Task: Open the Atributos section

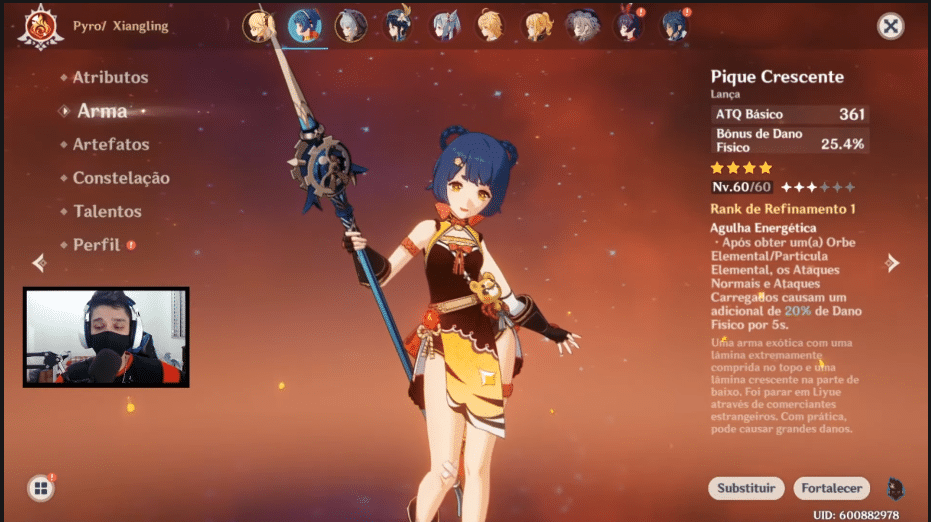Action: pyautogui.click(x=110, y=77)
